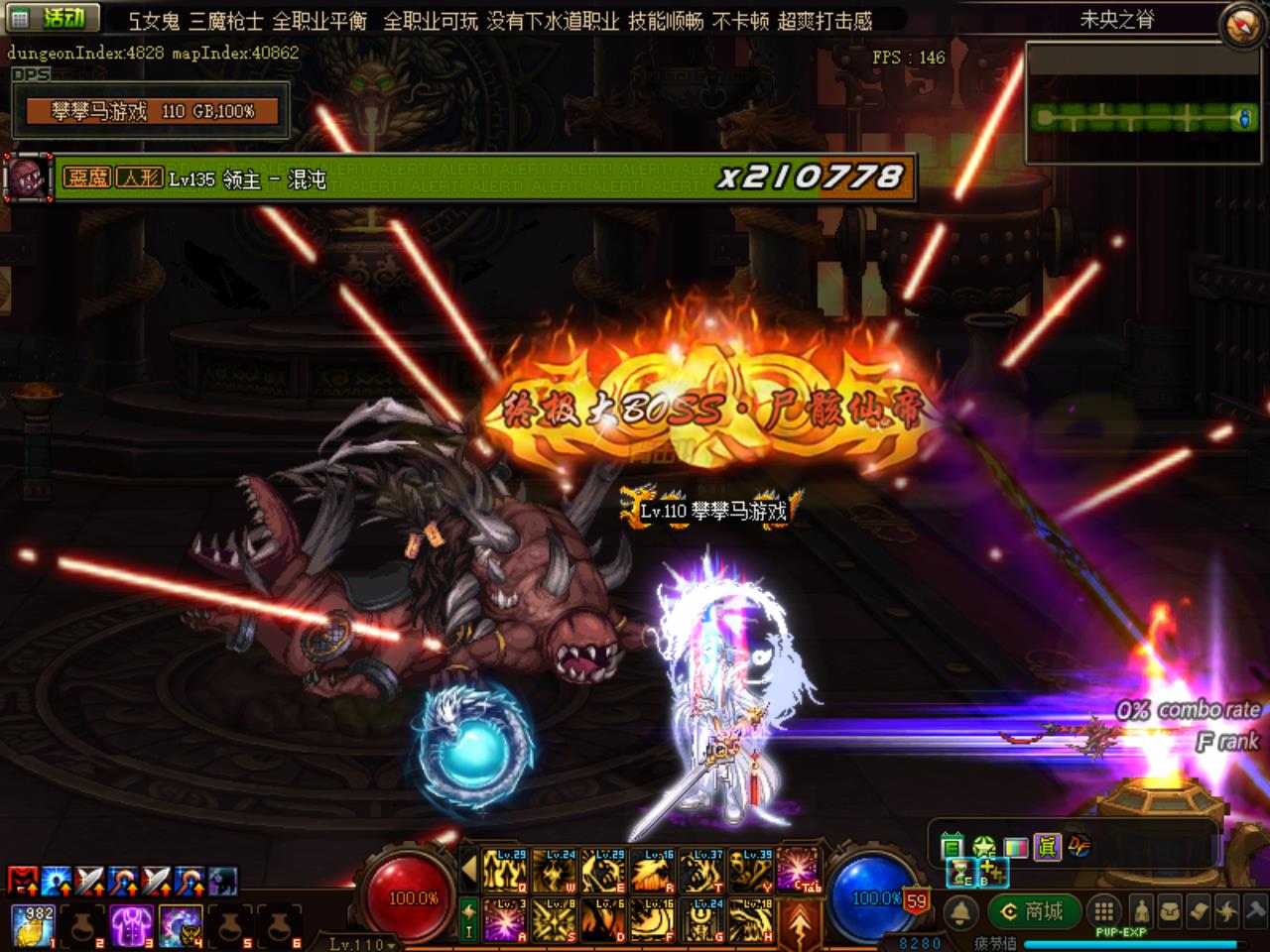Open the grid menu button
1270x952 pixels.
point(1102,911)
